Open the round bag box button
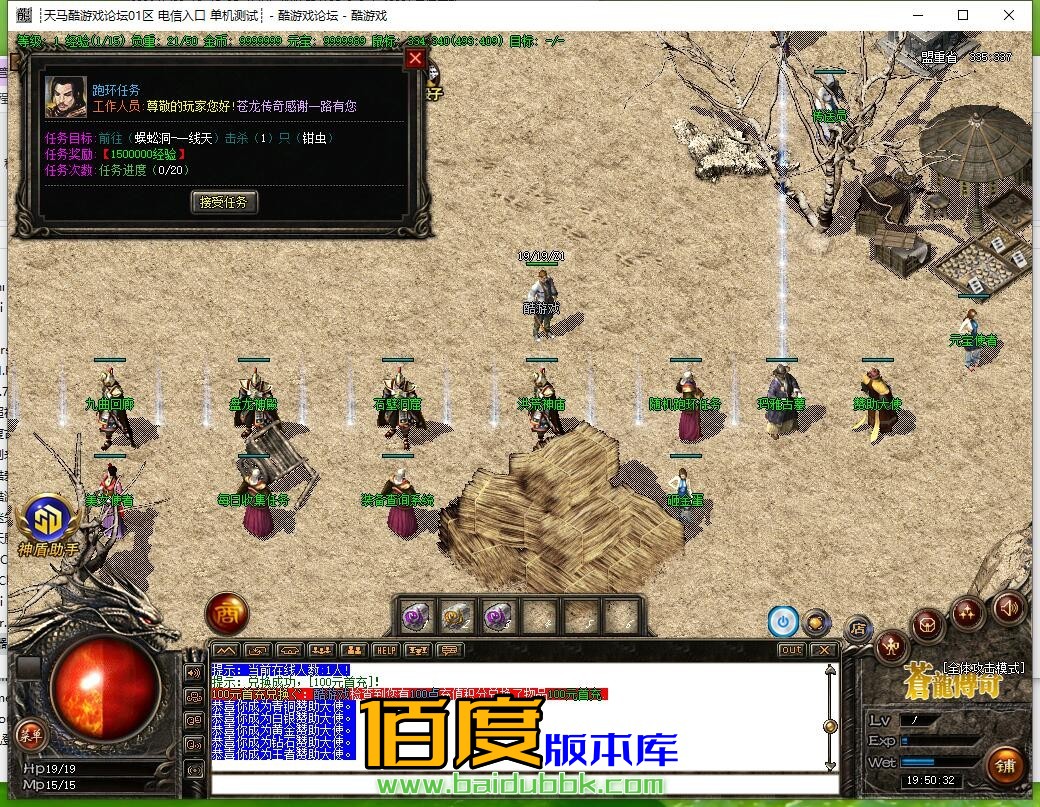This screenshot has height=807, width=1040. [x=928, y=626]
